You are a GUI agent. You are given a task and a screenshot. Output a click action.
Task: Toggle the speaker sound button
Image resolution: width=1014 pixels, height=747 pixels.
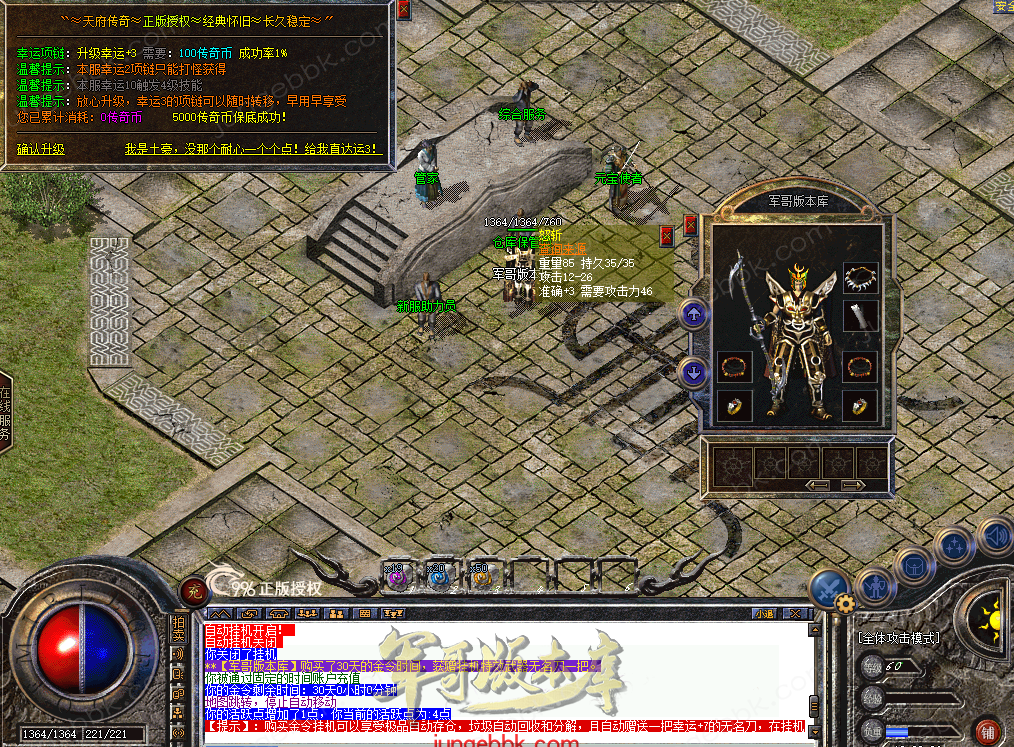coord(994,536)
